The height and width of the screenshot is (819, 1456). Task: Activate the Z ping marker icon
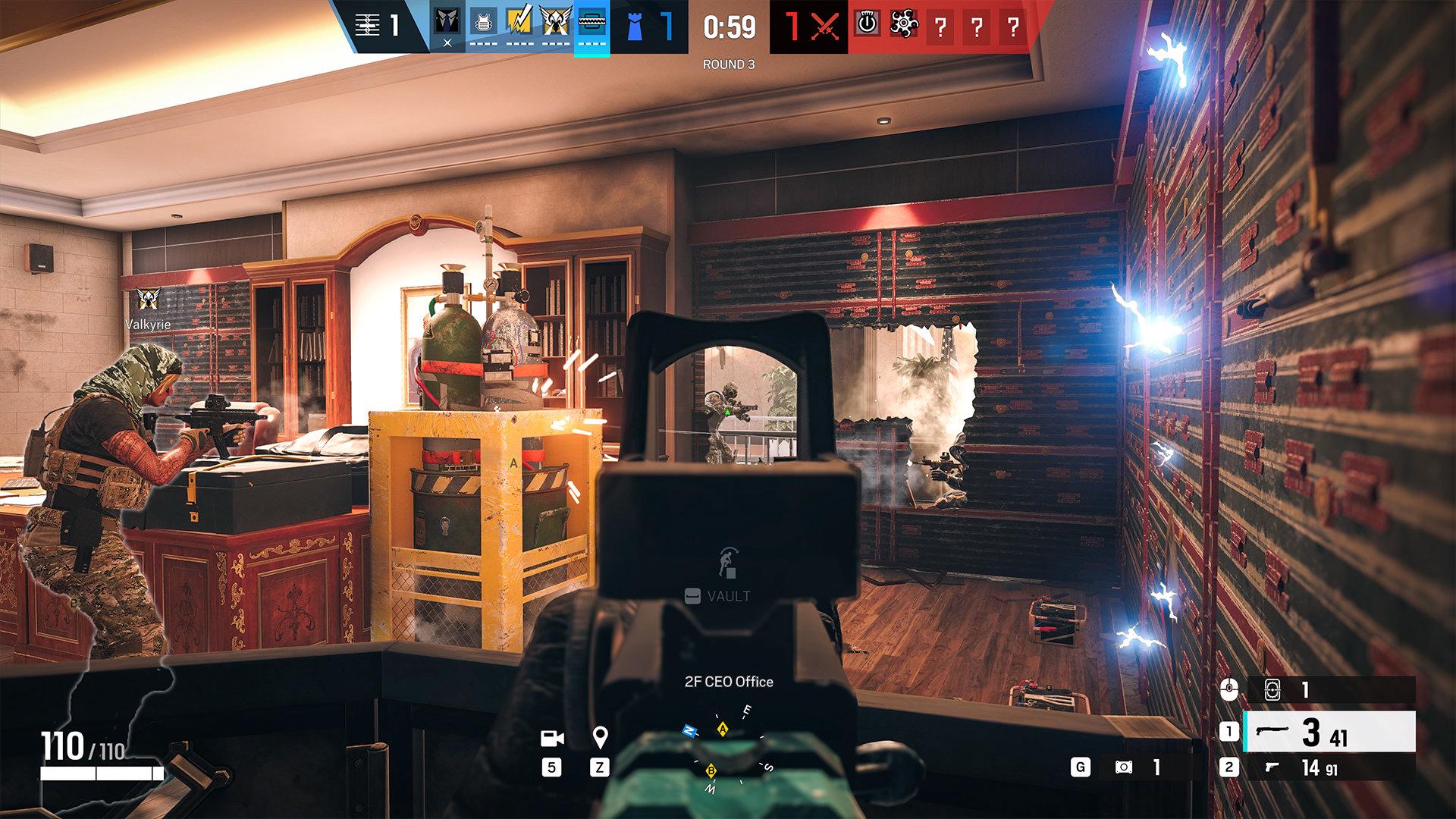click(600, 766)
